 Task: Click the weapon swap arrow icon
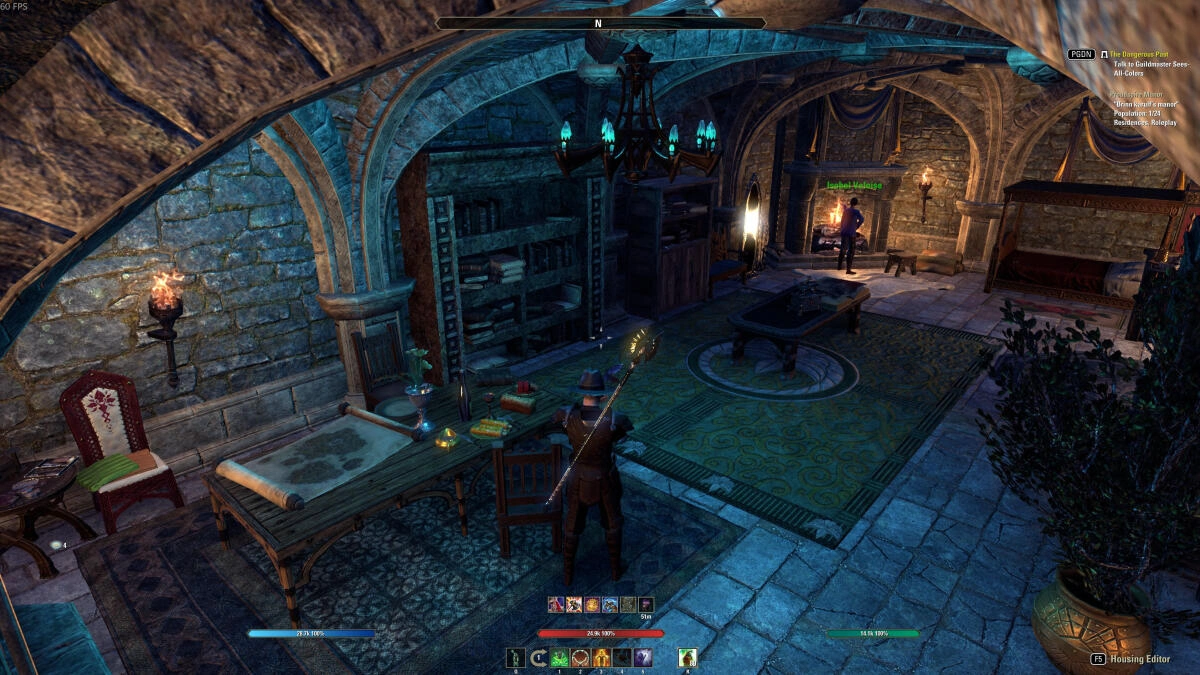(538, 657)
